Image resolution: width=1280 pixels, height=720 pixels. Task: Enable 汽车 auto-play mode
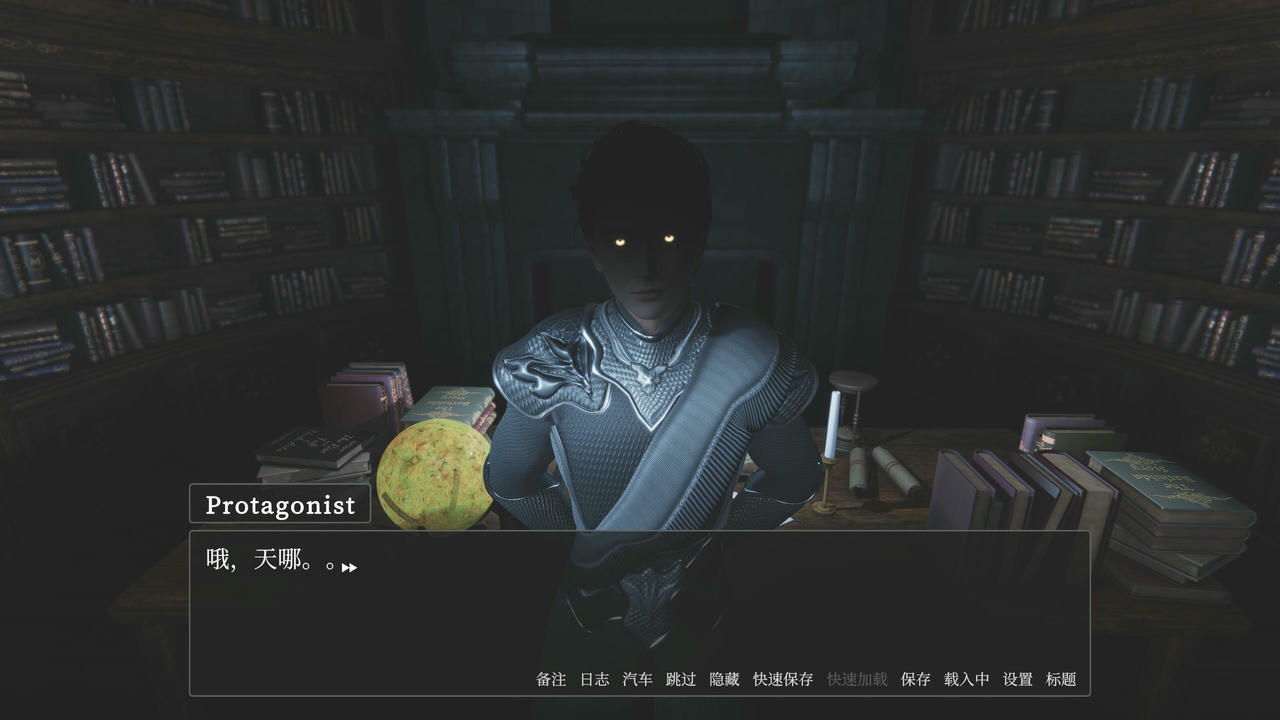coord(639,678)
